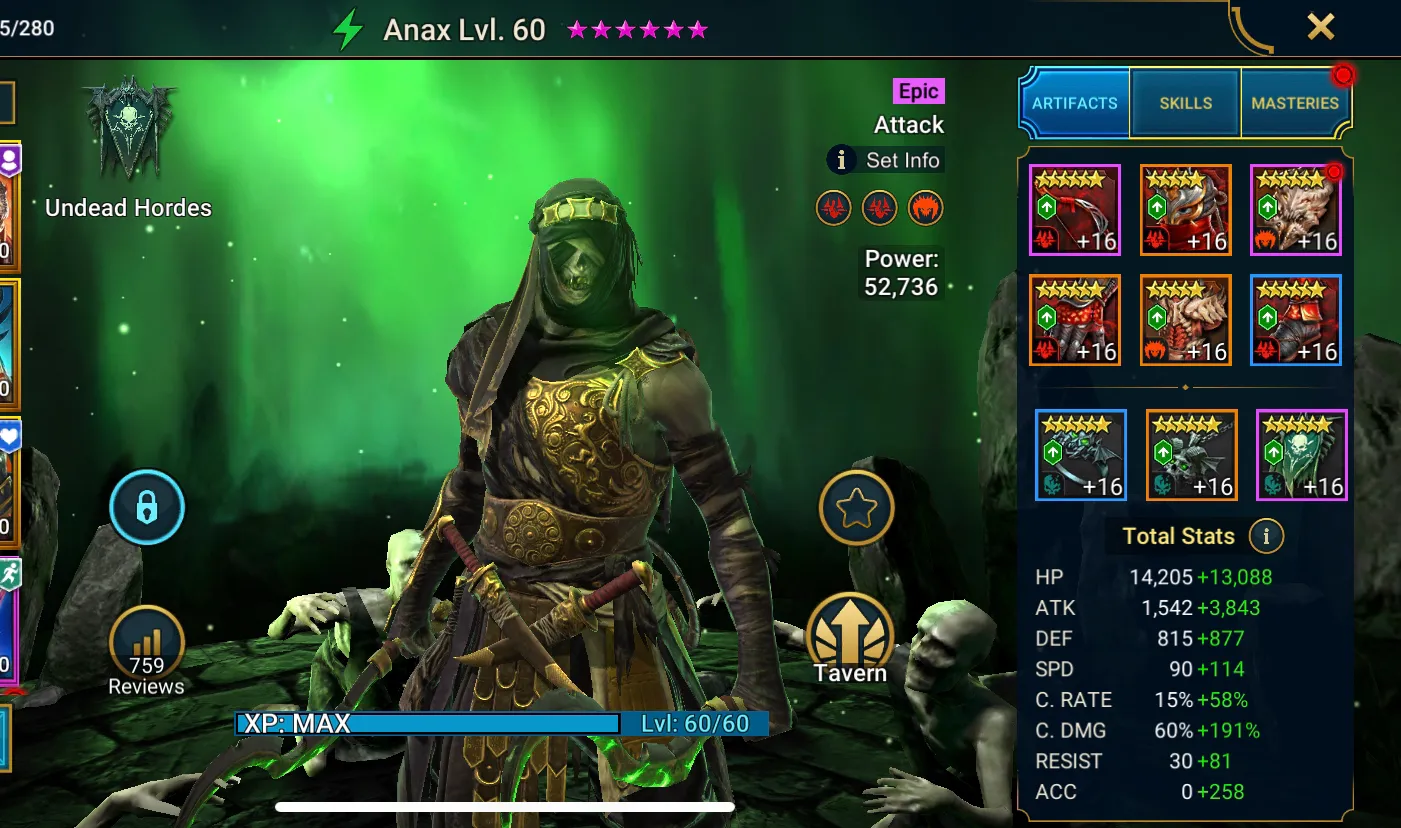Select the skull banner accessory
The image size is (1401, 828).
(x=1301, y=455)
